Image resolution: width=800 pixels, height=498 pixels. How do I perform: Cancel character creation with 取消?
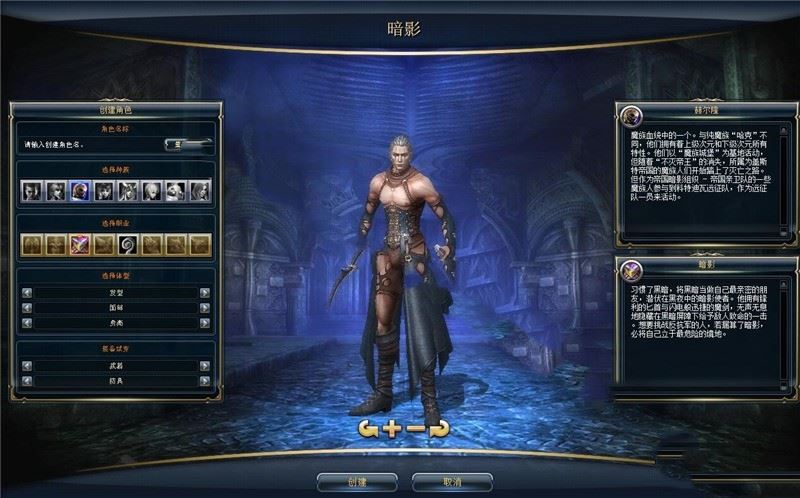point(452,482)
